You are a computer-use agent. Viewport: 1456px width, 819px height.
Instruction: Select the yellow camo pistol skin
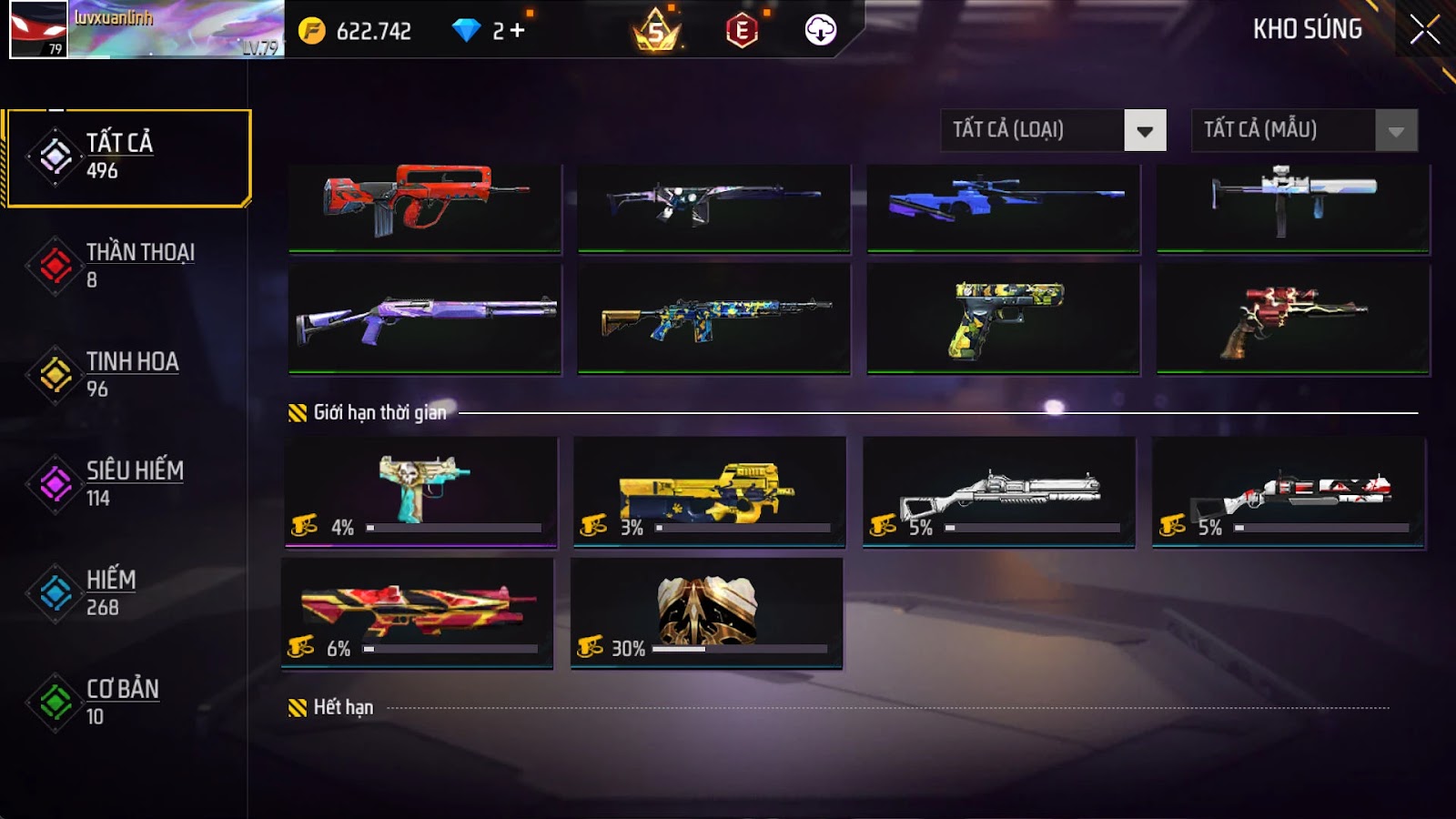pos(1004,318)
